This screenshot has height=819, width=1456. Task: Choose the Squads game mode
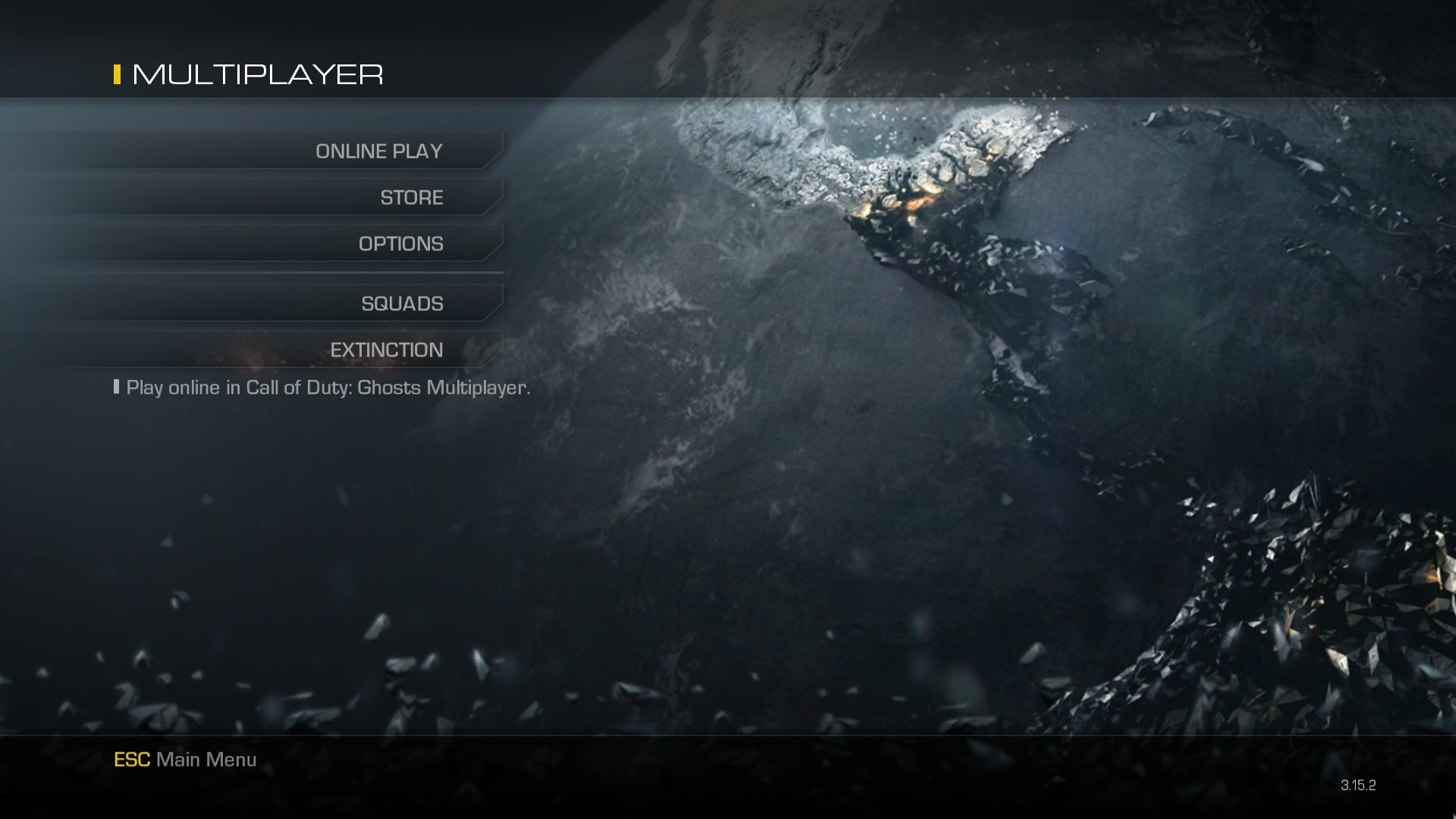coord(402,304)
